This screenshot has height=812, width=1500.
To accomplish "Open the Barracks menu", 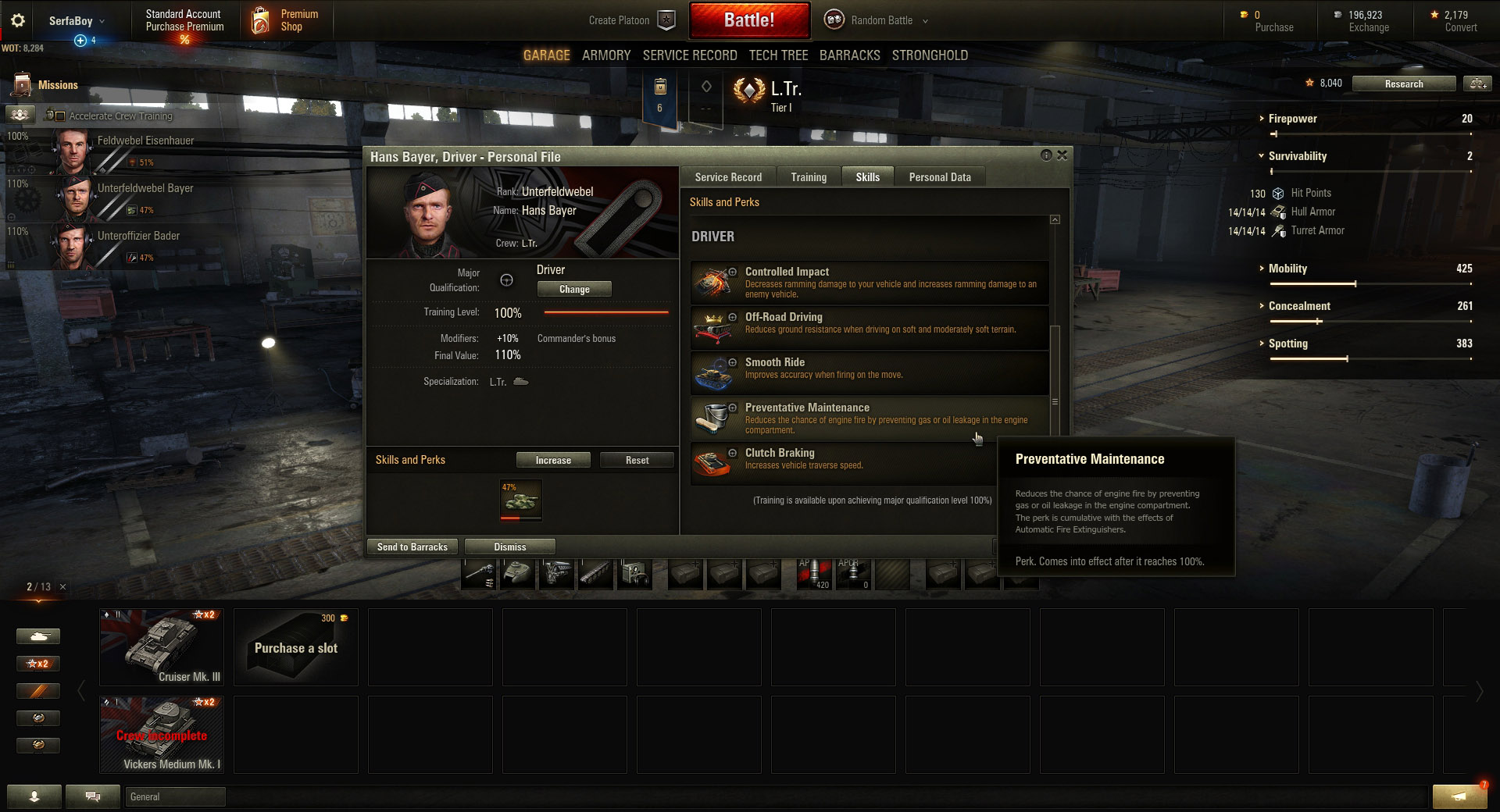I will point(849,55).
